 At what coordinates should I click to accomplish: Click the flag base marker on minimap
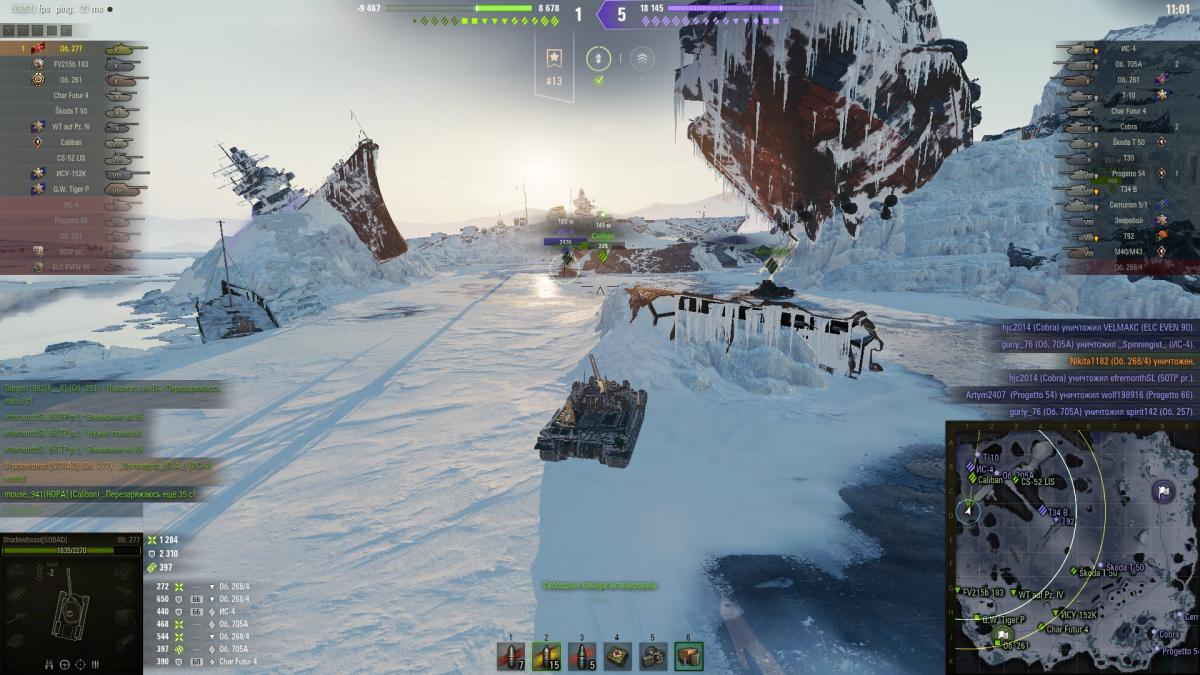pyautogui.click(x=1162, y=491)
